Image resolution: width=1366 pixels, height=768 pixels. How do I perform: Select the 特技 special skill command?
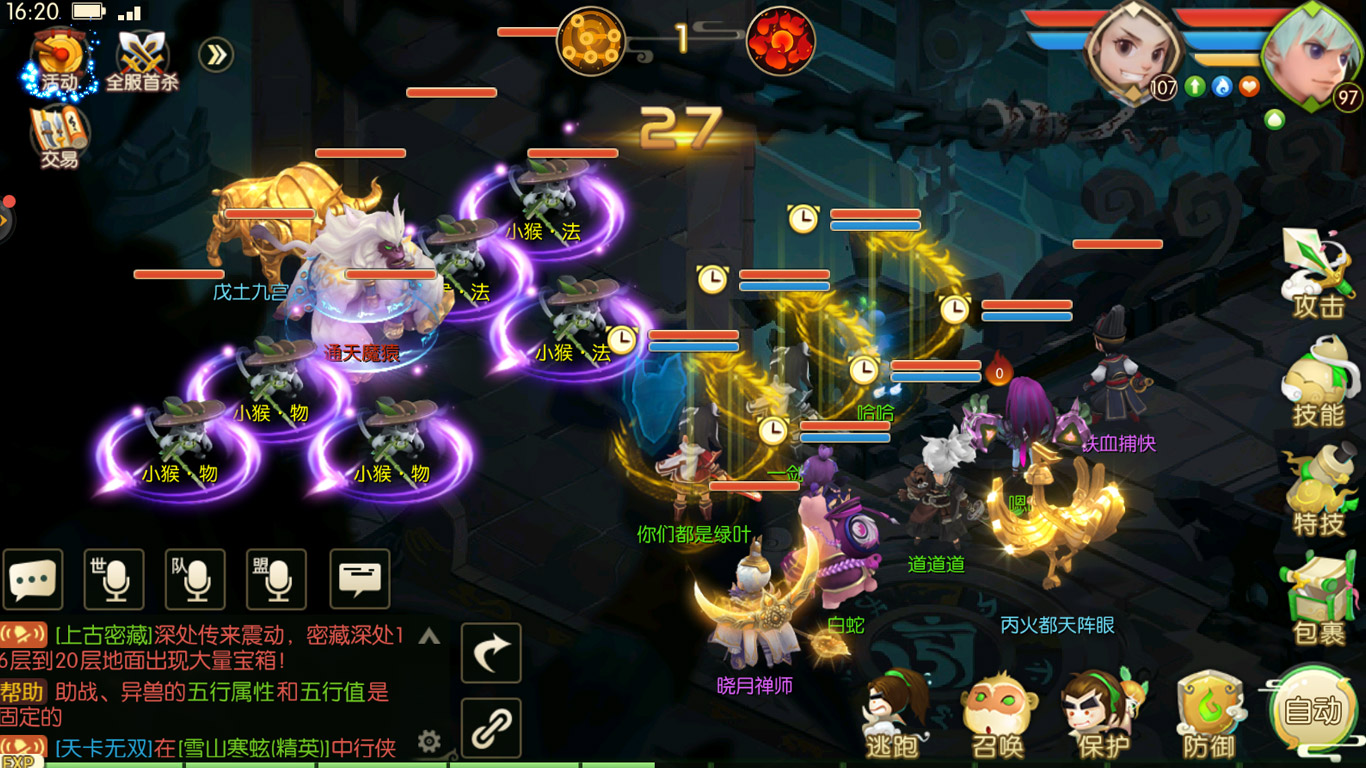tap(1318, 490)
